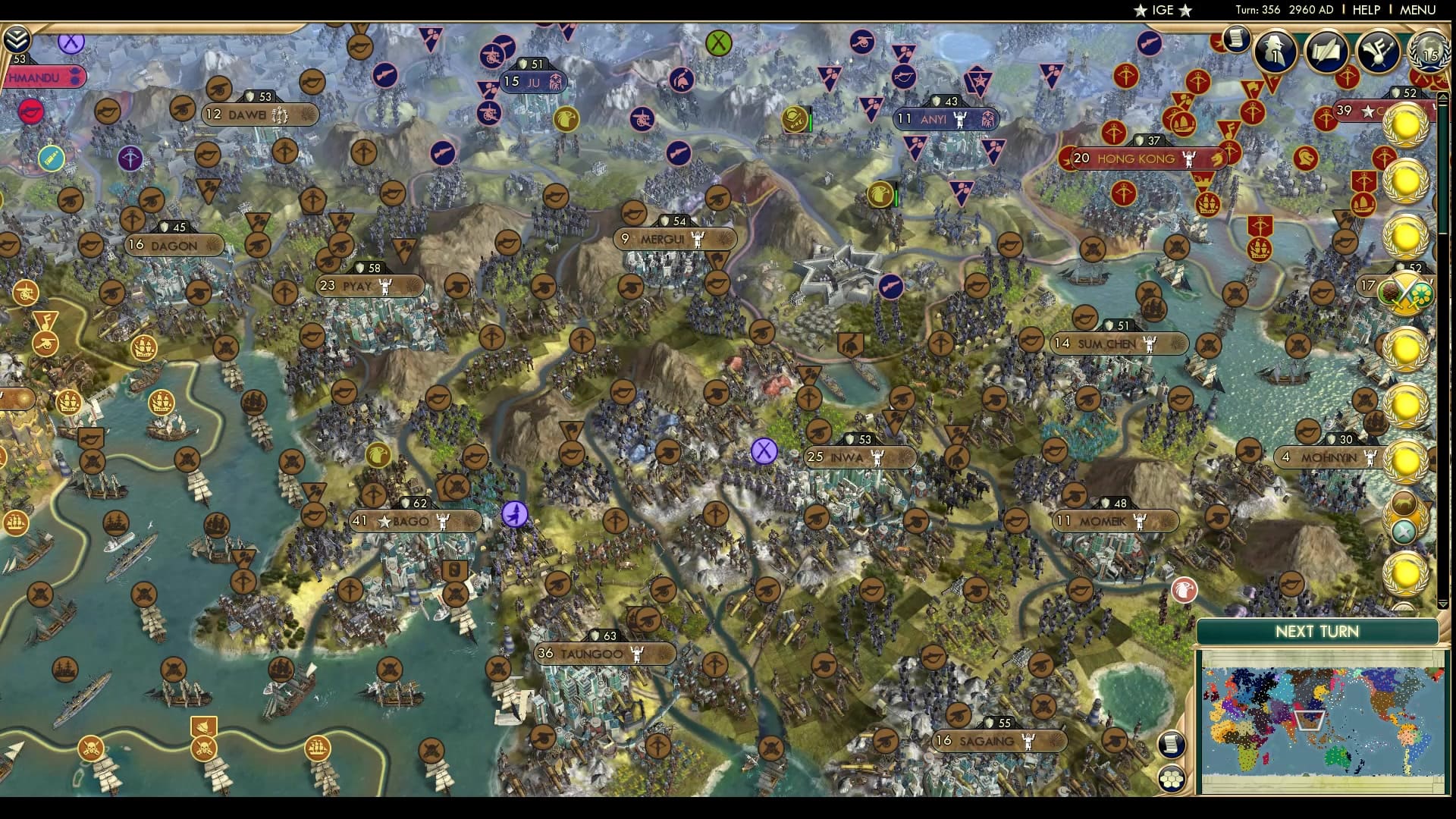Click the small notification scroll icon top right
Viewport: 1456px width, 819px height.
click(x=1238, y=38)
